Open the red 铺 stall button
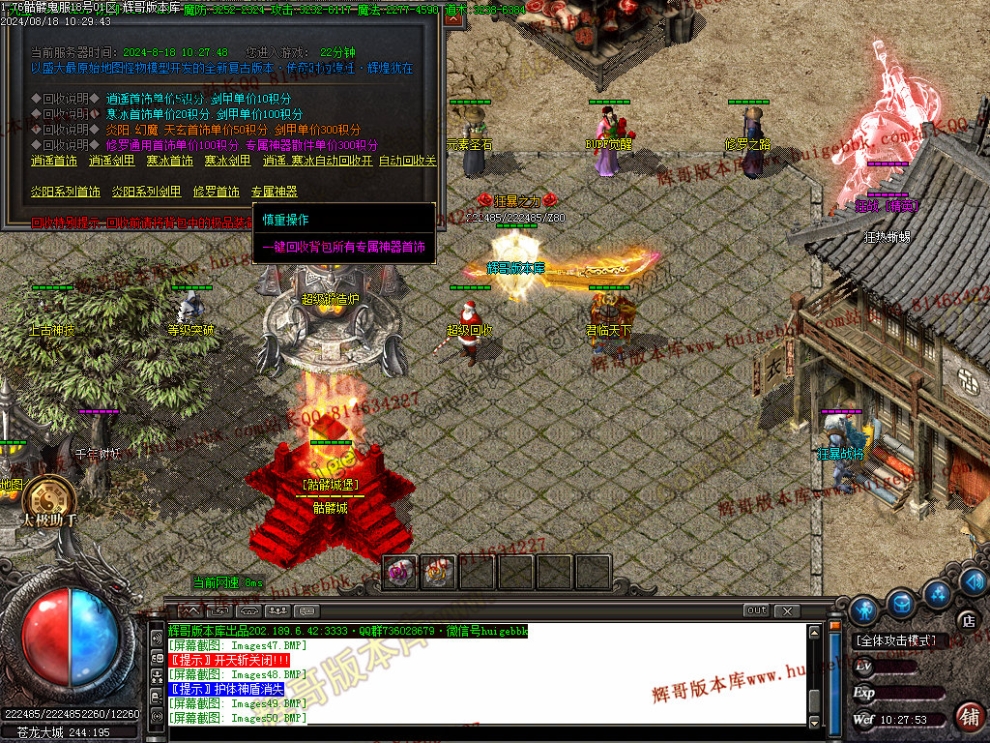The width and height of the screenshot is (990, 743). (x=969, y=717)
